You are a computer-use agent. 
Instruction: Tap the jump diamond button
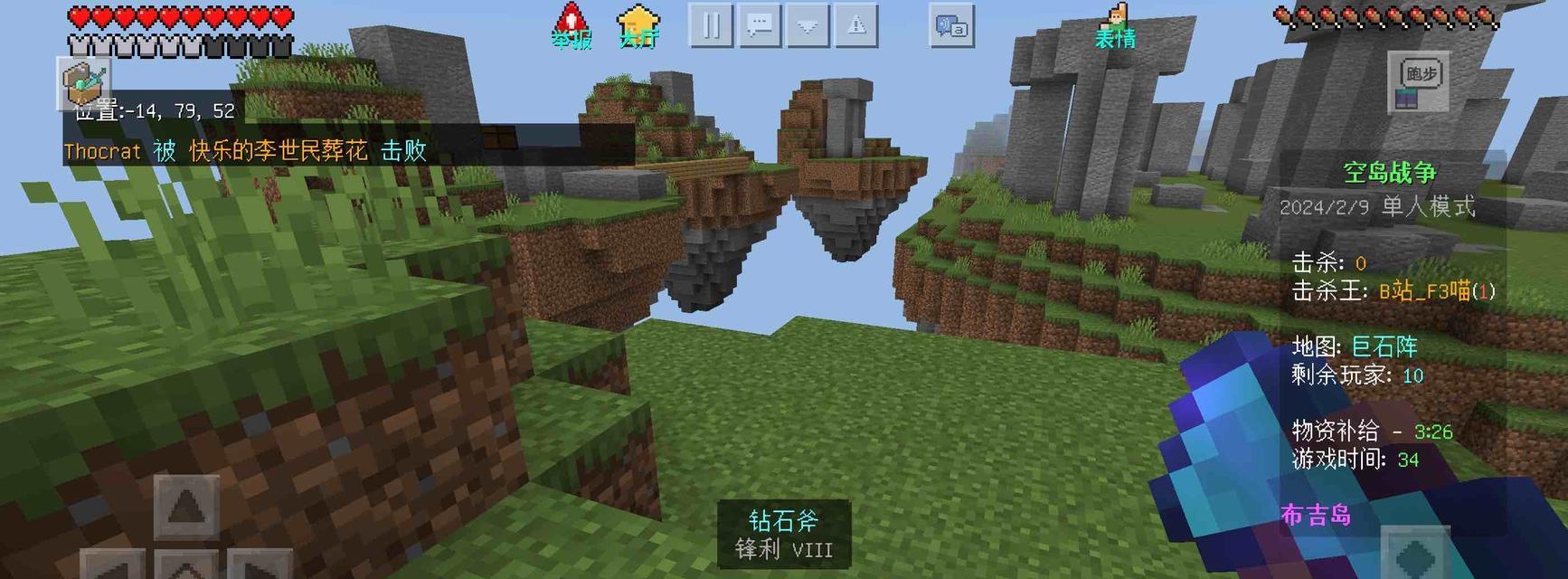pyautogui.click(x=1415, y=555)
